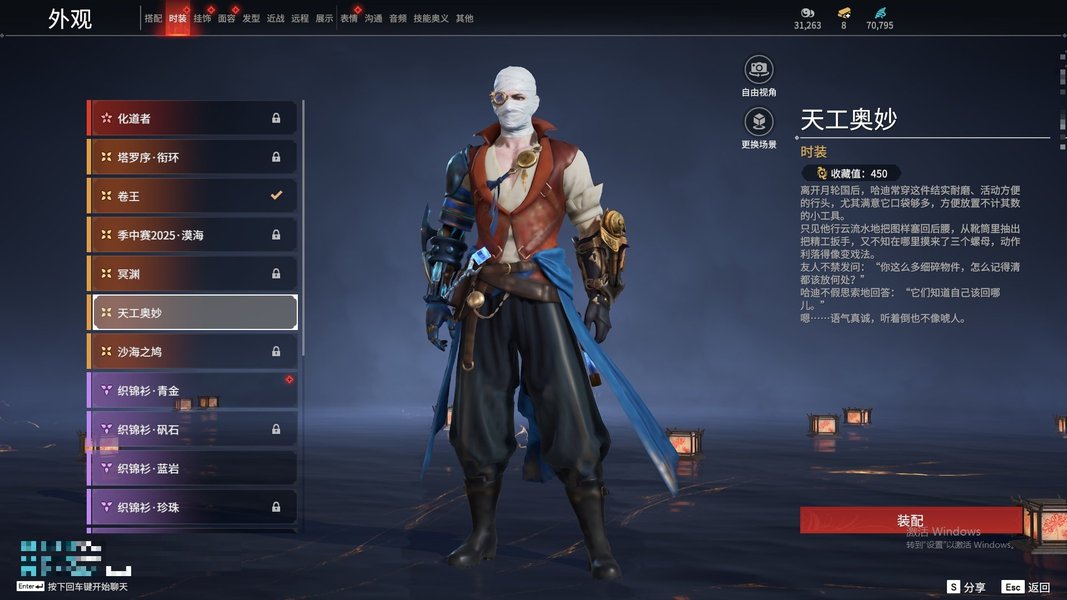Pick the 季中赛2025·瀵海 outfit
The image size is (1067, 600).
click(192, 235)
